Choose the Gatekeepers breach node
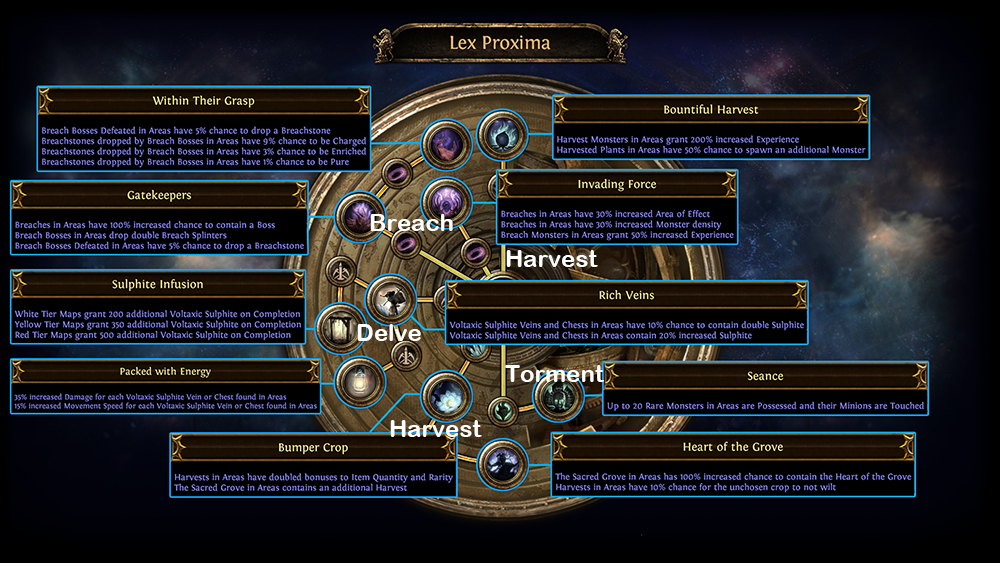 point(356,215)
